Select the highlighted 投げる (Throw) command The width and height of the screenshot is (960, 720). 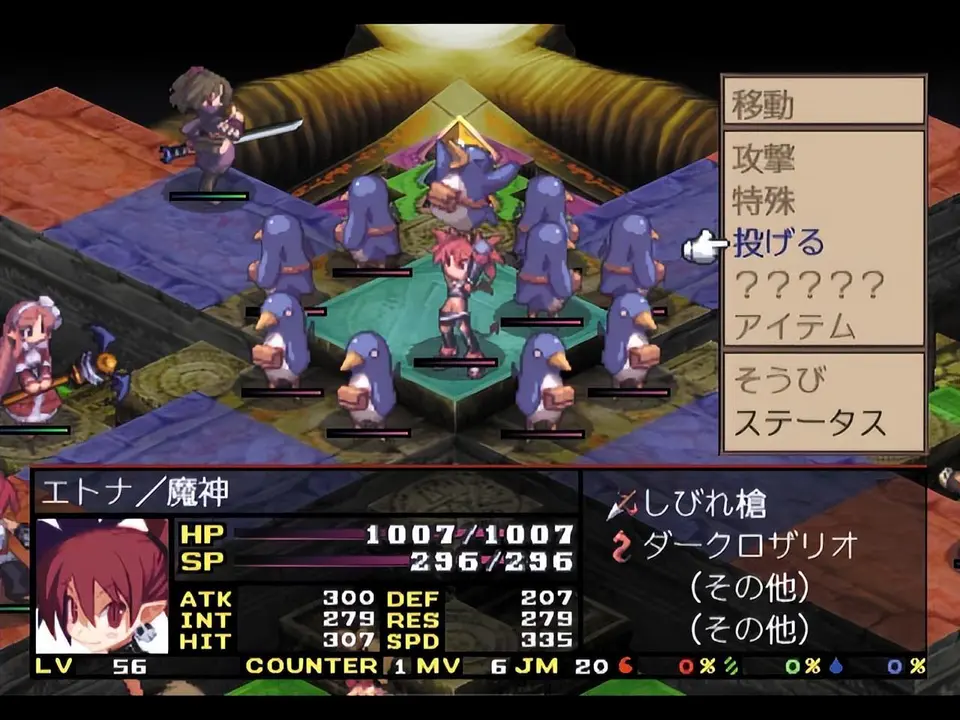(779, 243)
